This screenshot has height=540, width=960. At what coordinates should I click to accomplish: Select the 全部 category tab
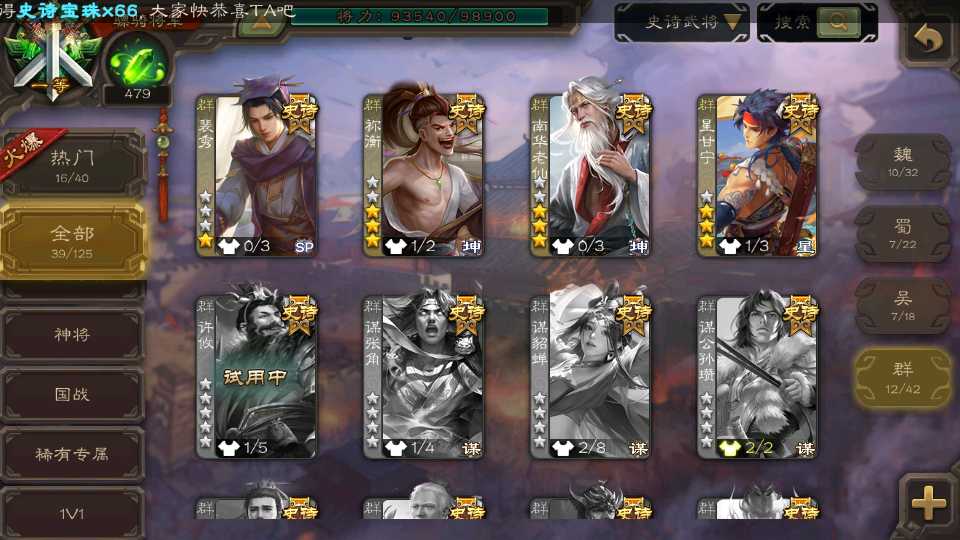[72, 240]
